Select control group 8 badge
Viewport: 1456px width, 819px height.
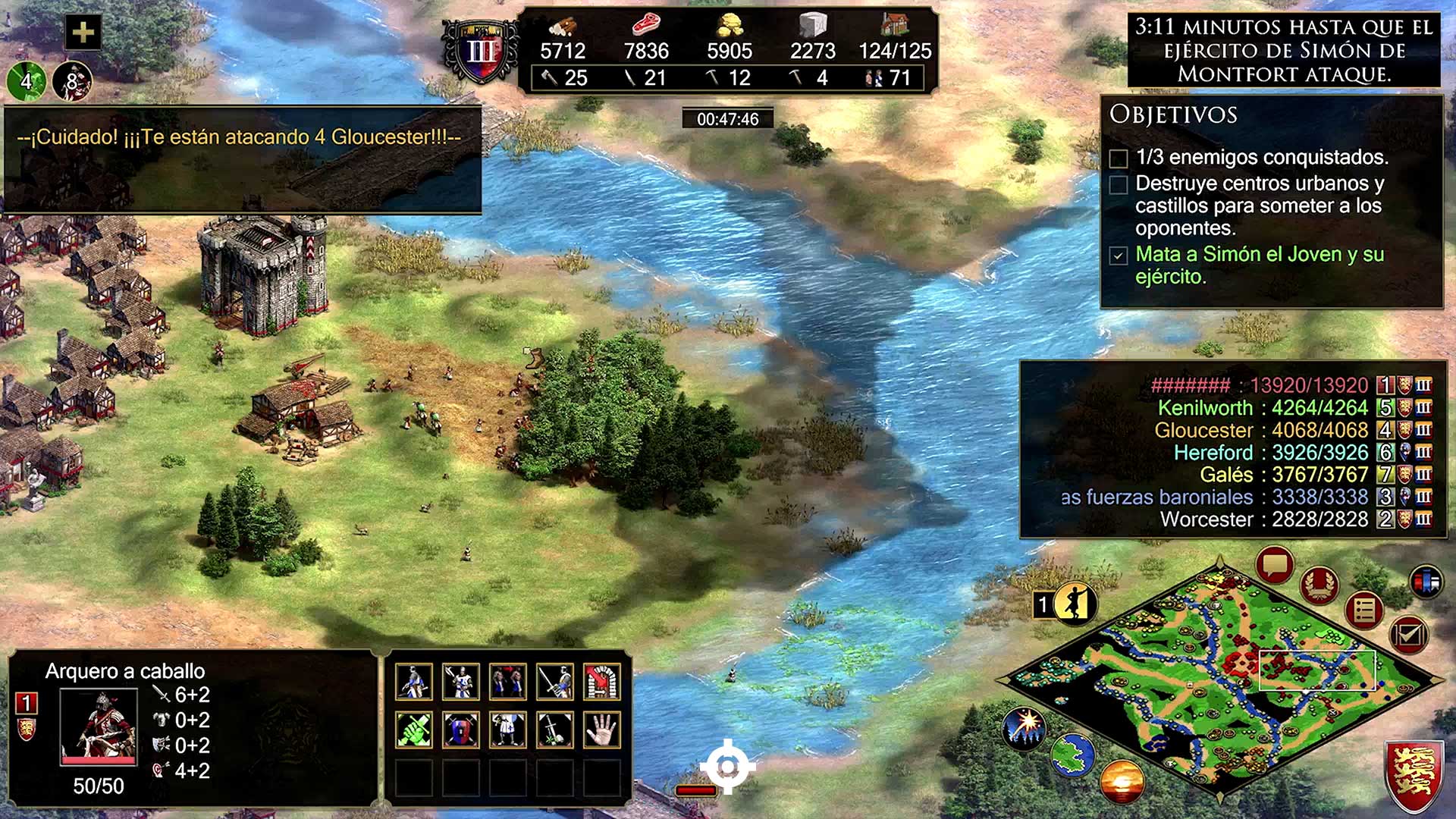click(x=72, y=81)
